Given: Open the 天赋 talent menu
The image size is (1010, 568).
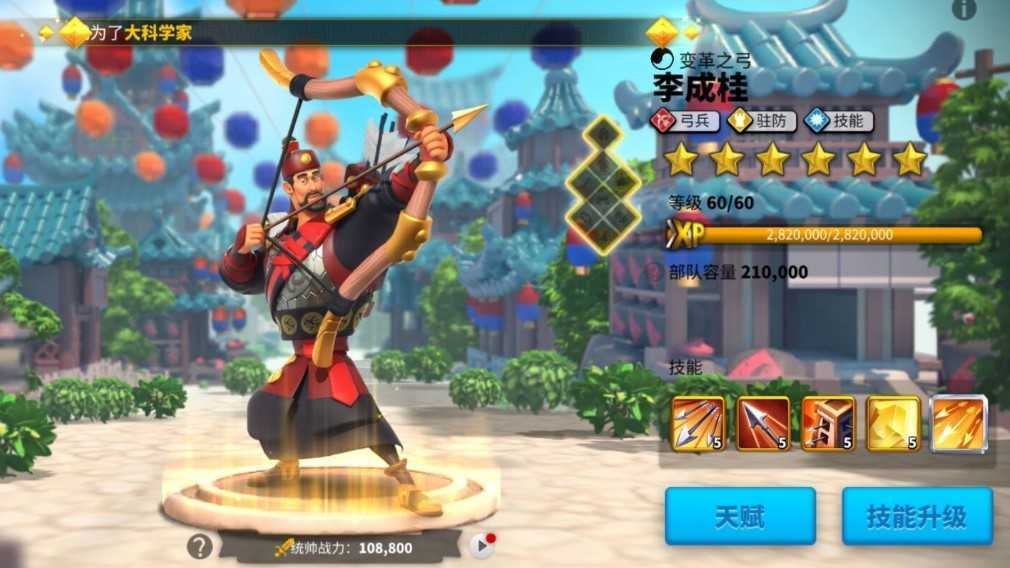Looking at the screenshot, I should 740,516.
